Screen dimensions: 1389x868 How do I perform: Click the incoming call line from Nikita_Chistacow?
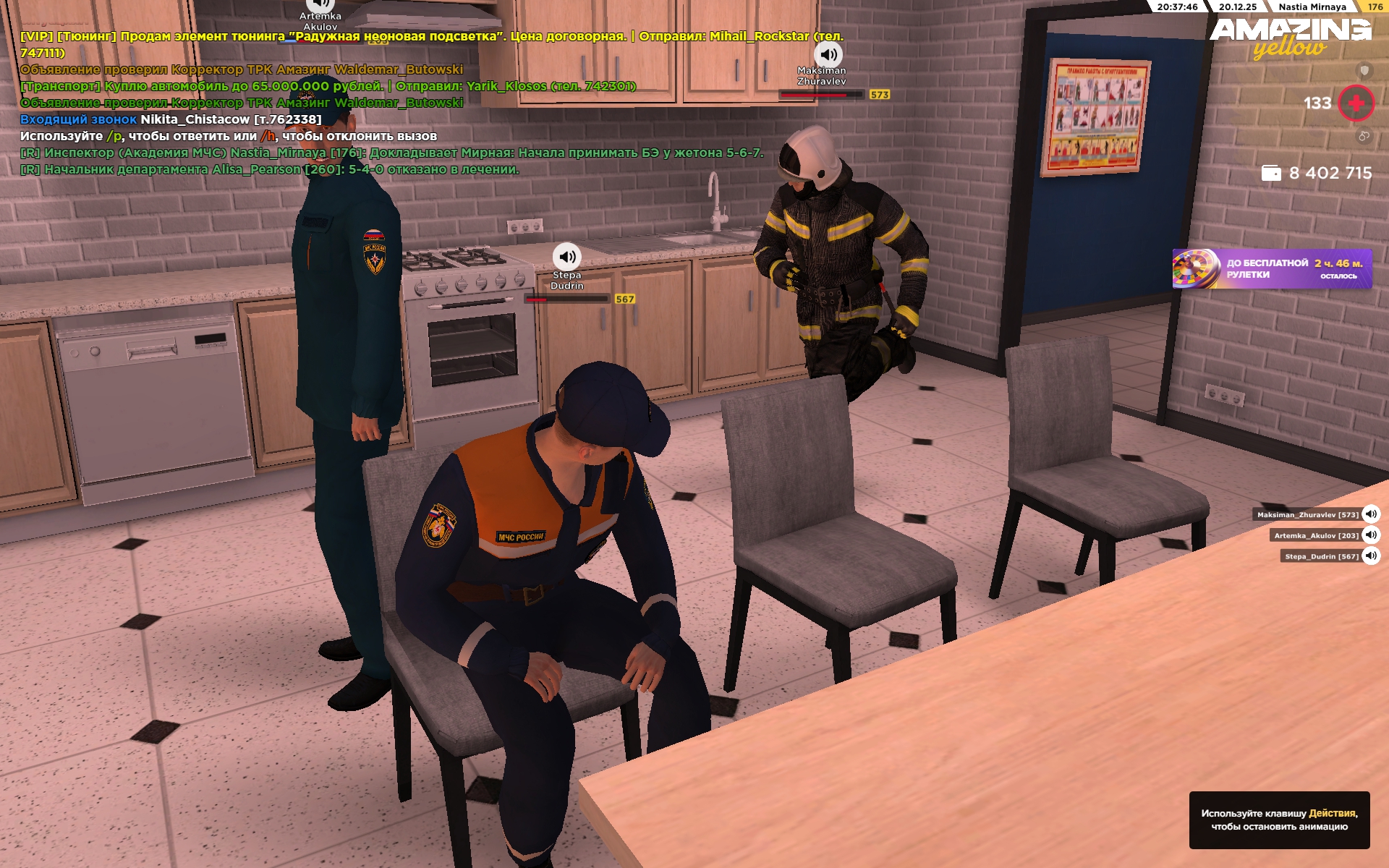(x=171, y=119)
